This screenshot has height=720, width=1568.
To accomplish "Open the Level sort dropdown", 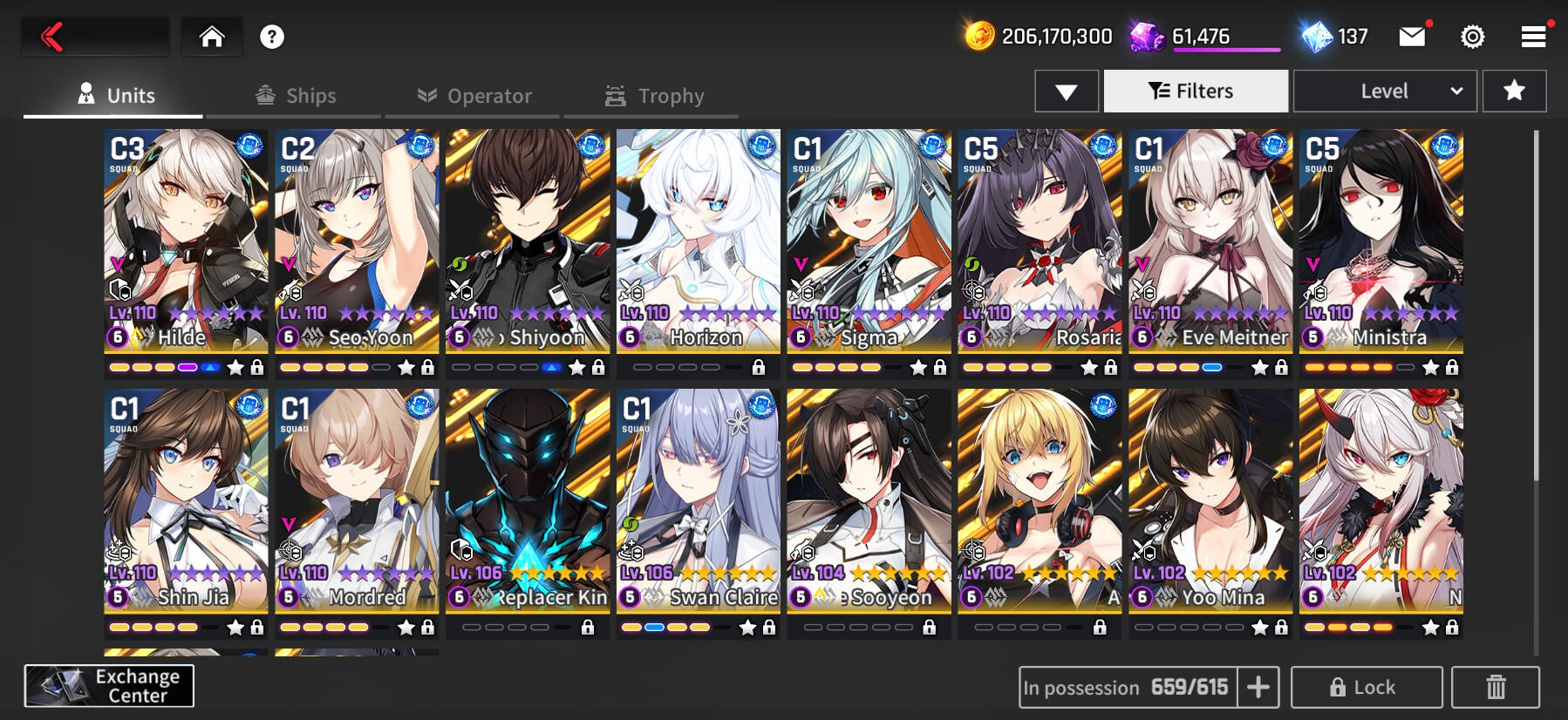I will (x=1385, y=92).
